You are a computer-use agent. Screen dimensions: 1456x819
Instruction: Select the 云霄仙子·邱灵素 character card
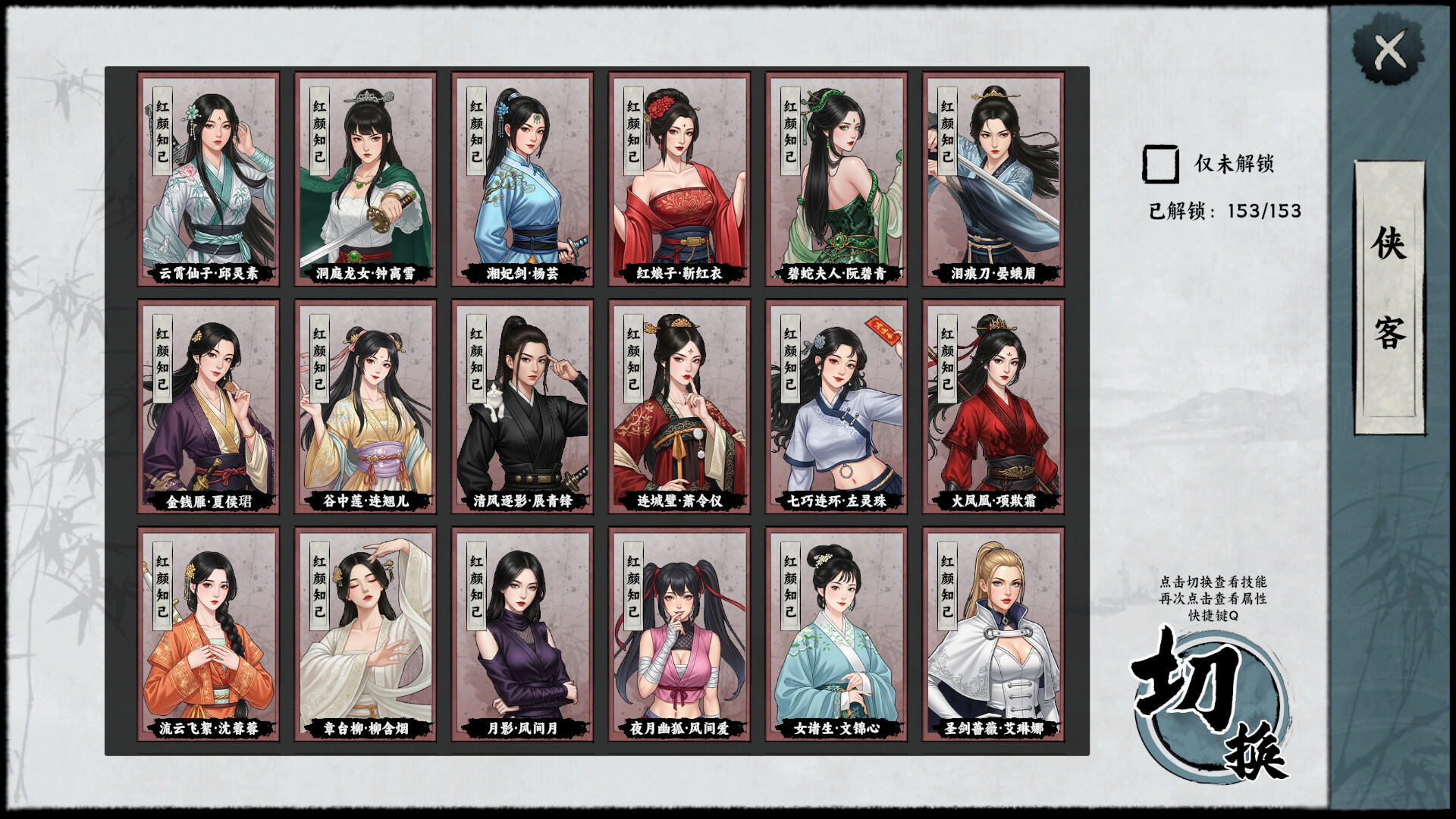[x=209, y=178]
